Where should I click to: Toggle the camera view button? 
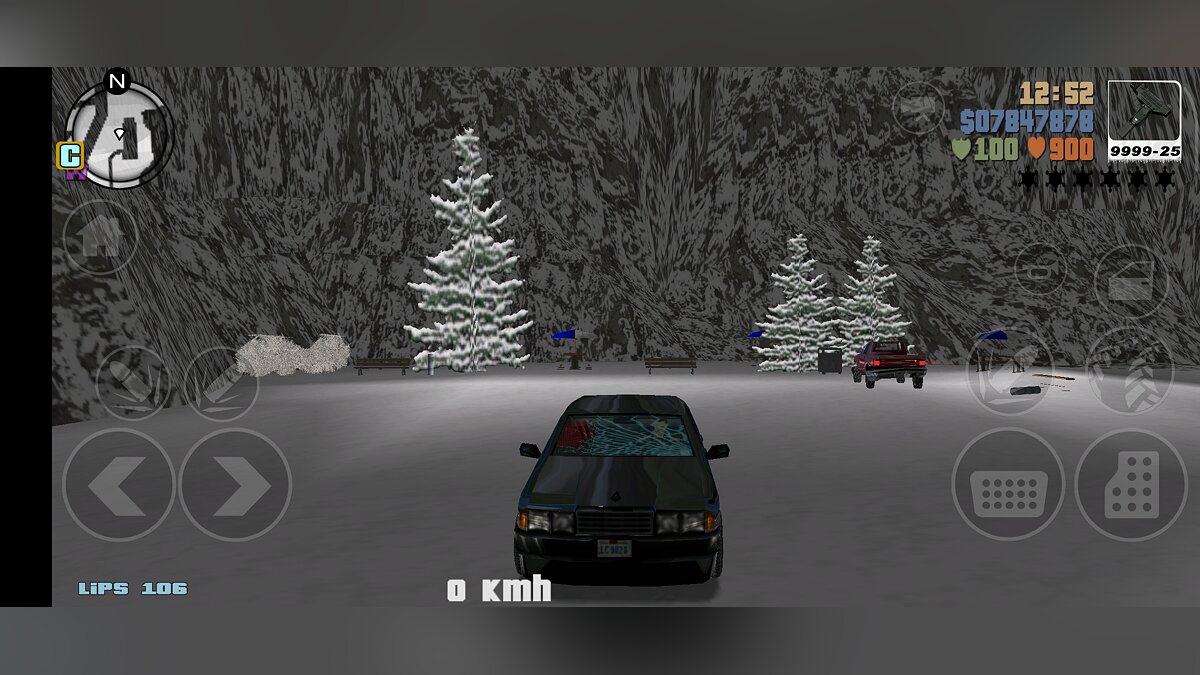tap(918, 107)
